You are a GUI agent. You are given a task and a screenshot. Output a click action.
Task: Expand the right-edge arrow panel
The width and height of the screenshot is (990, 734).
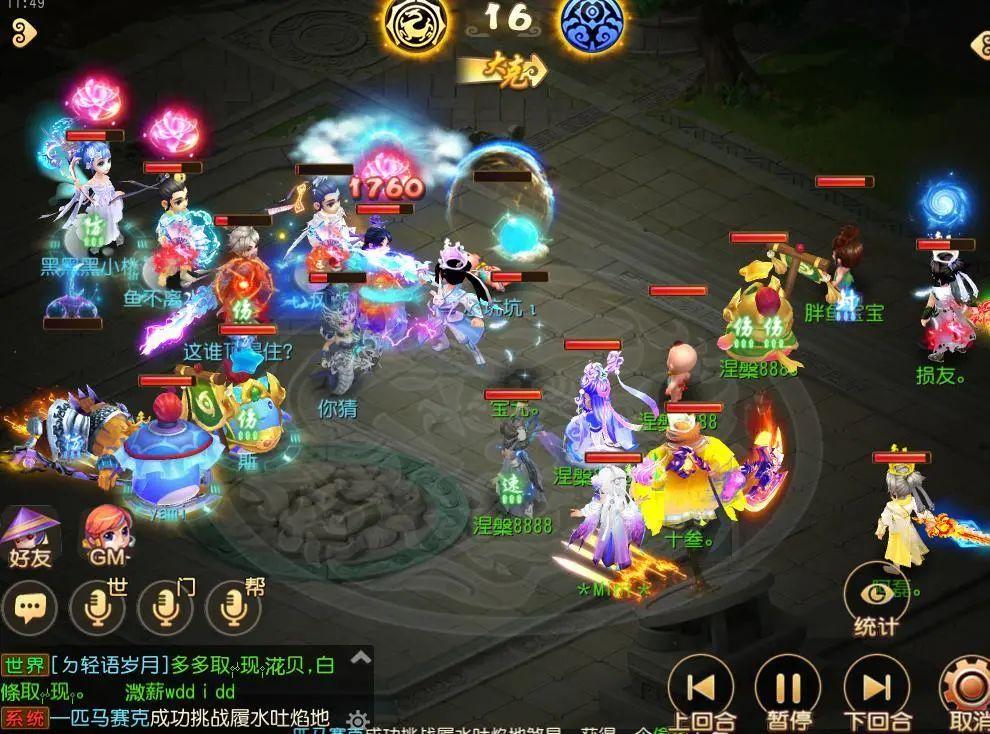coord(978,44)
